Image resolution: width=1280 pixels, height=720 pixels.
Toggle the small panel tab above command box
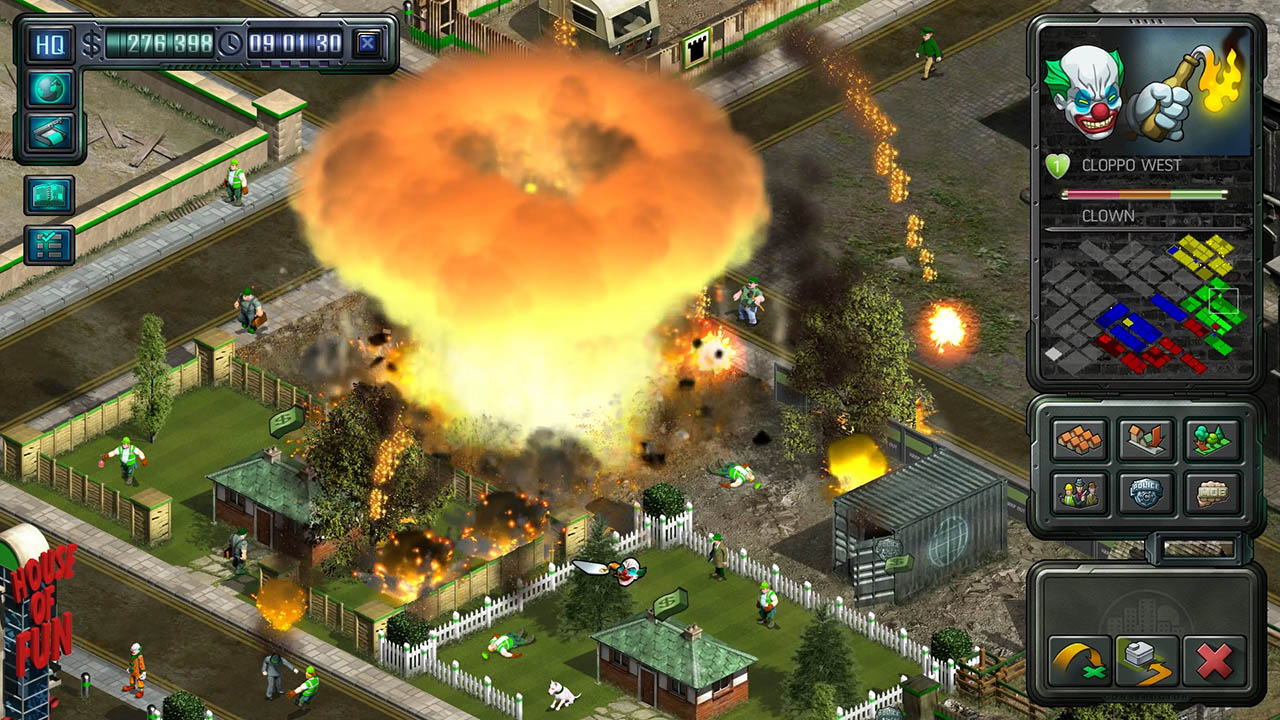point(1197,548)
